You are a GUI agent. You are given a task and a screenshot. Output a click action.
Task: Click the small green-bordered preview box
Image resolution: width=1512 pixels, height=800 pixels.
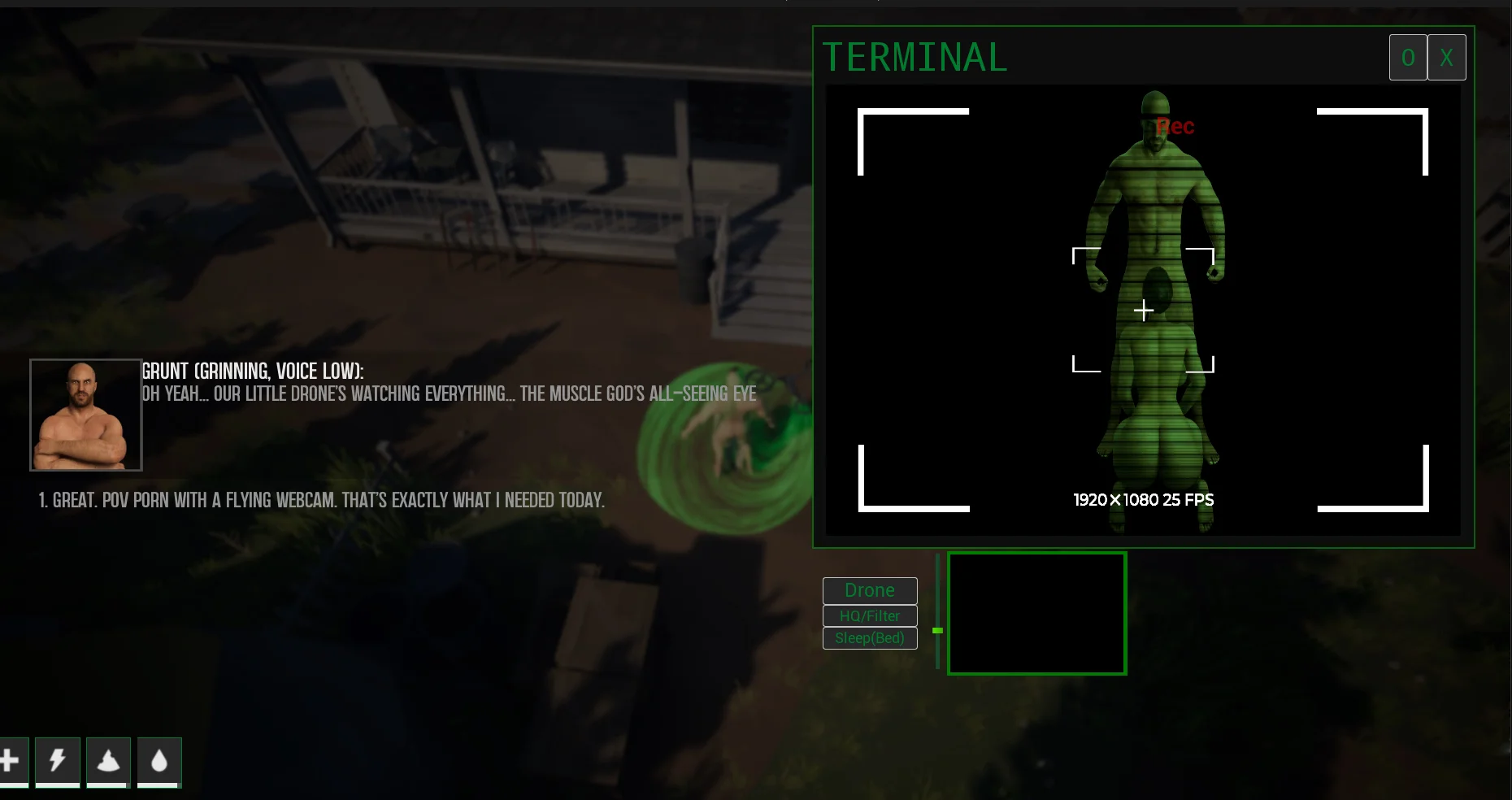1036,613
